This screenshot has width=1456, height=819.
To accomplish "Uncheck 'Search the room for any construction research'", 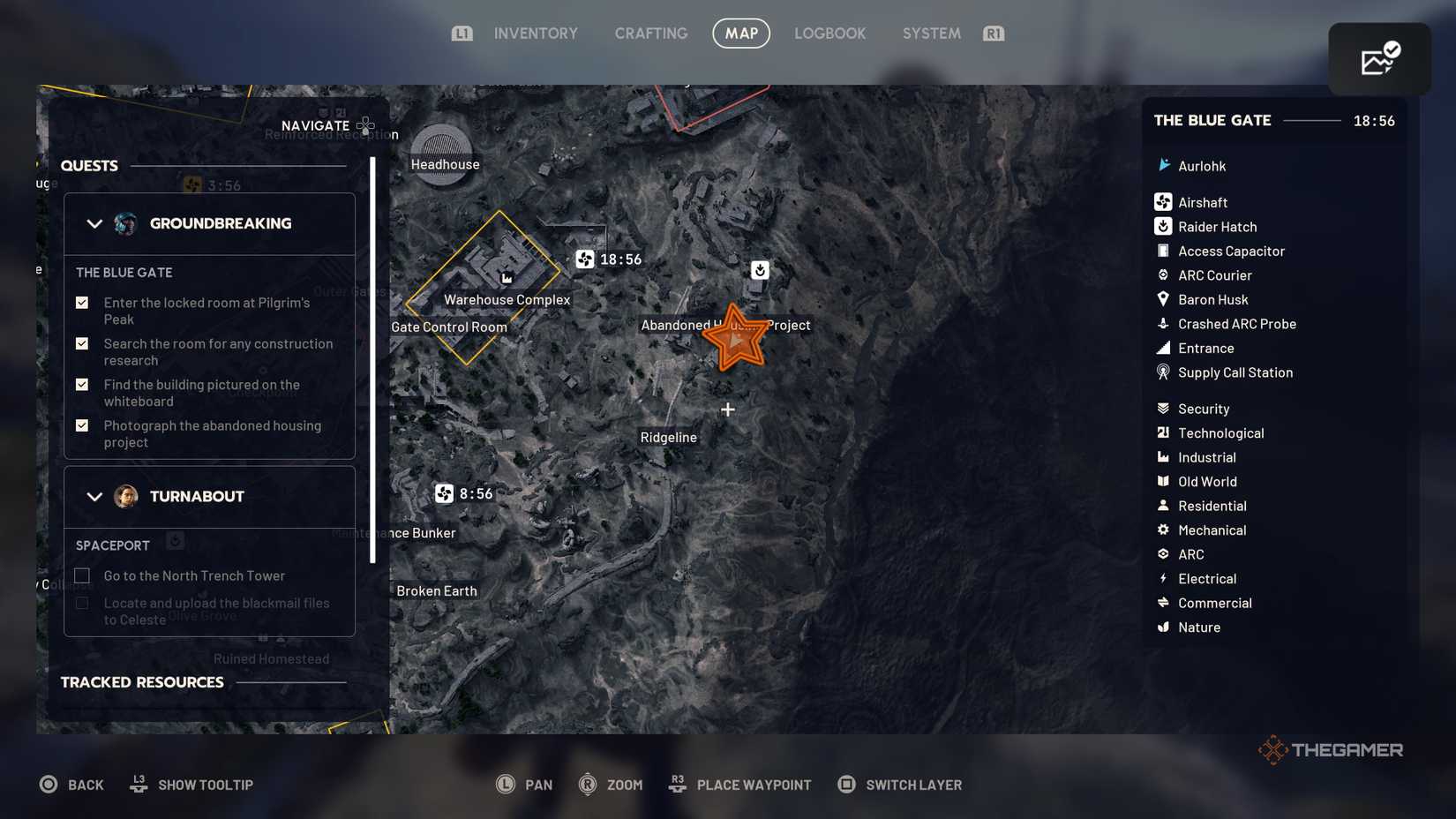I will tap(81, 343).
